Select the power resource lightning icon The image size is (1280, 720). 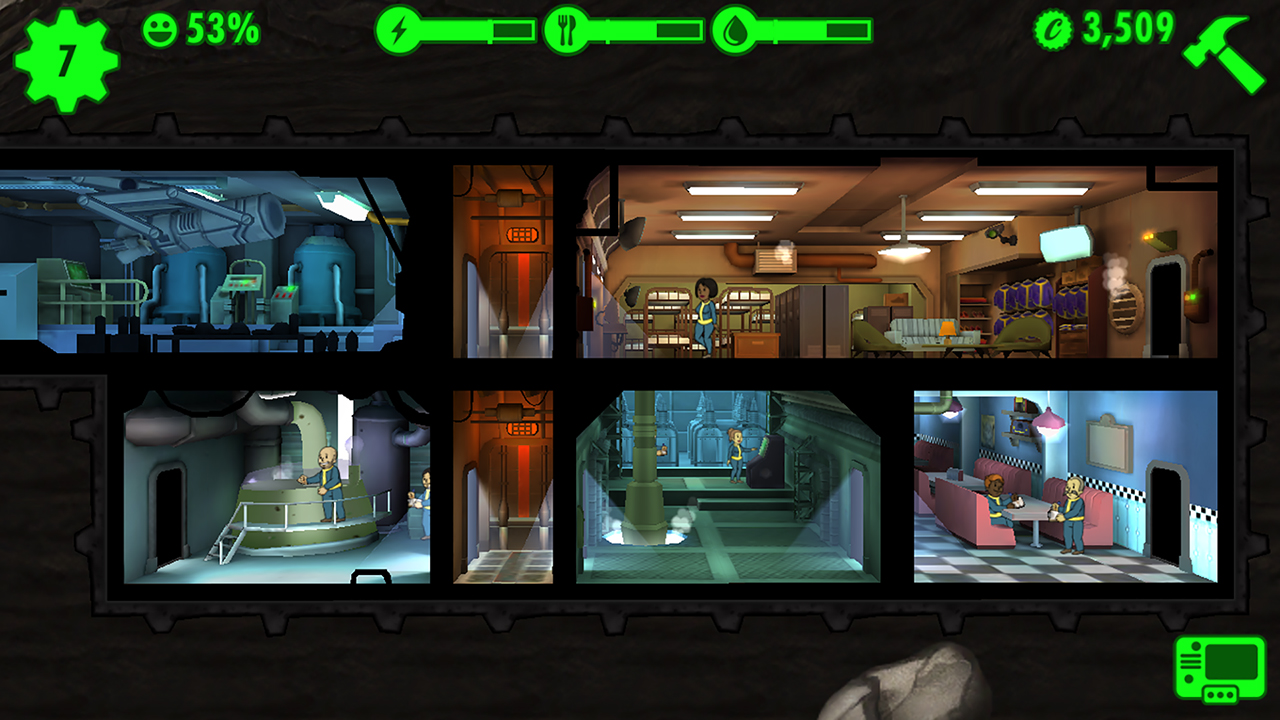399,31
